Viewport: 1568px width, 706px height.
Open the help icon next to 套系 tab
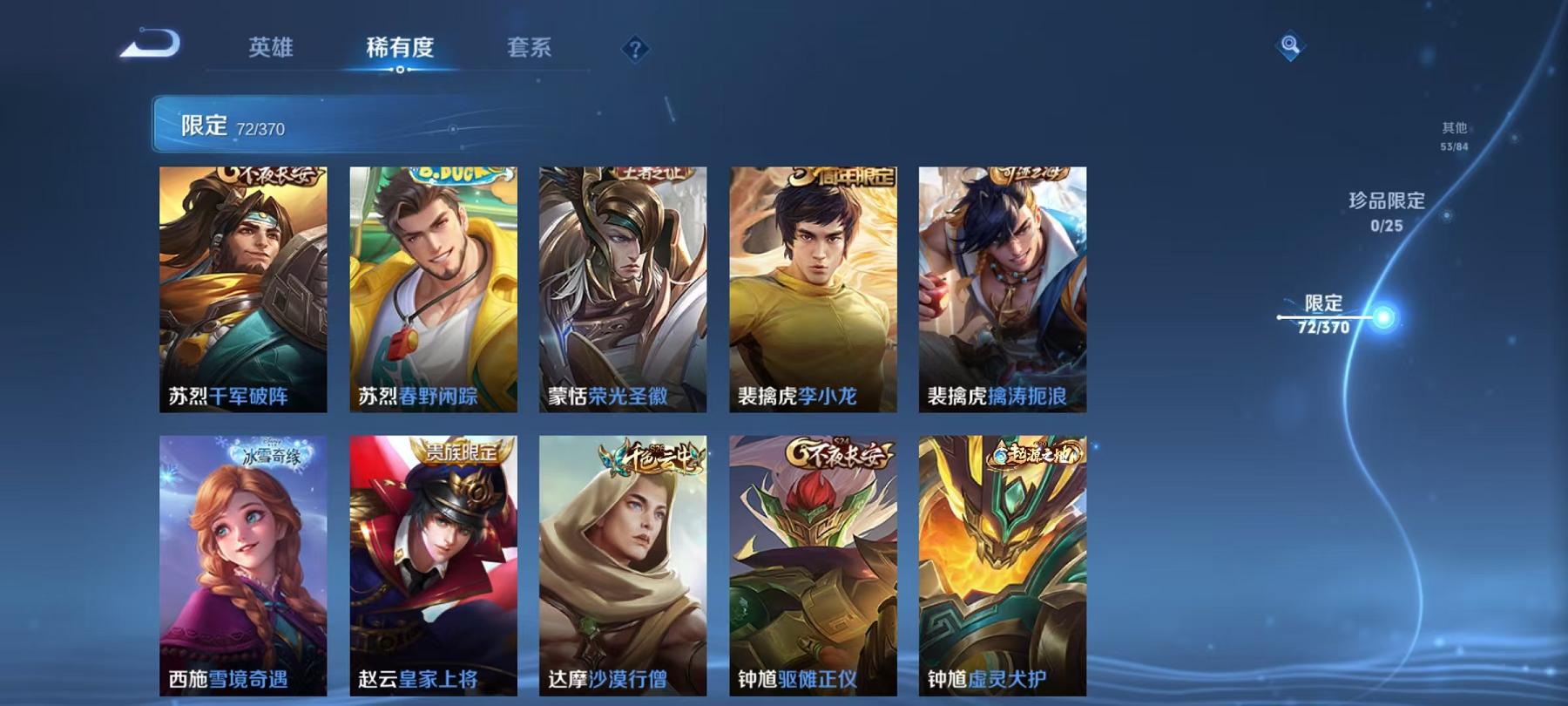(637, 48)
